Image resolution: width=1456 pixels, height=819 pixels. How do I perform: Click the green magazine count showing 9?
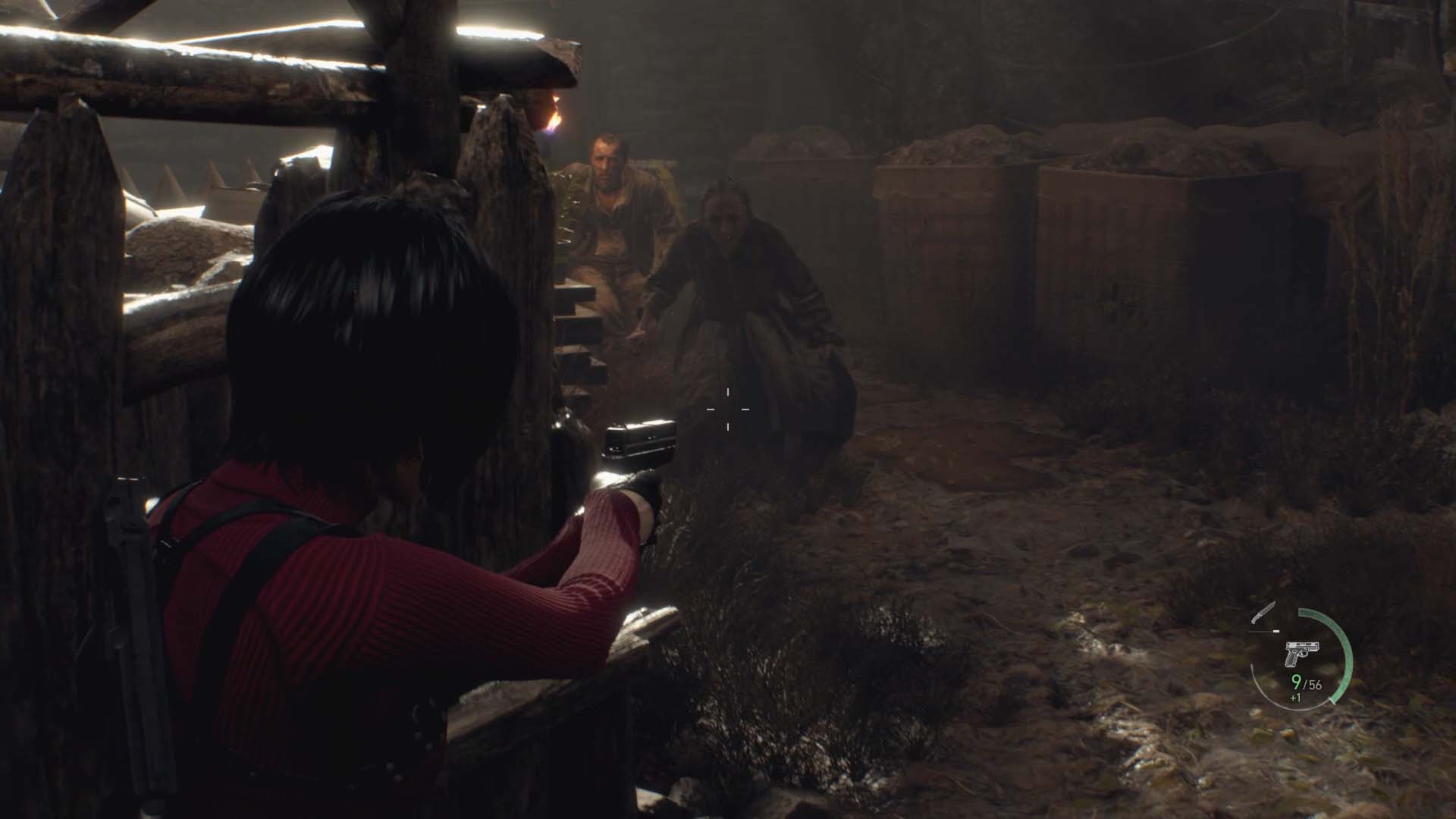(1296, 682)
